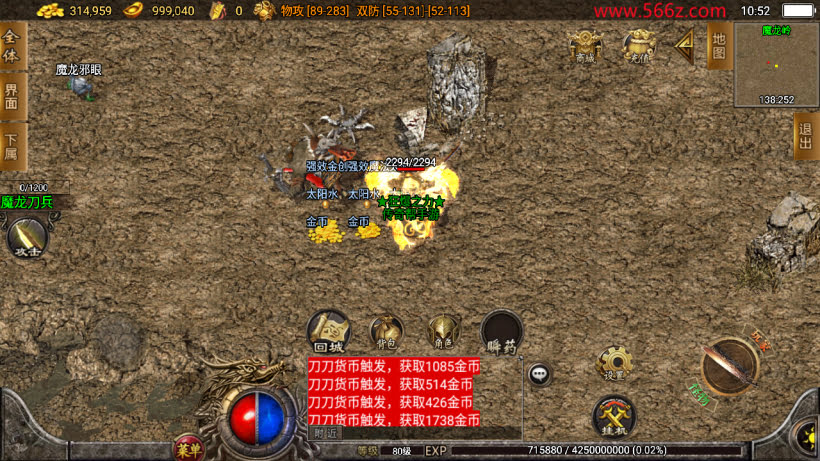Use the 瞬药 instant potion slot
The width and height of the screenshot is (820, 461).
[x=502, y=331]
